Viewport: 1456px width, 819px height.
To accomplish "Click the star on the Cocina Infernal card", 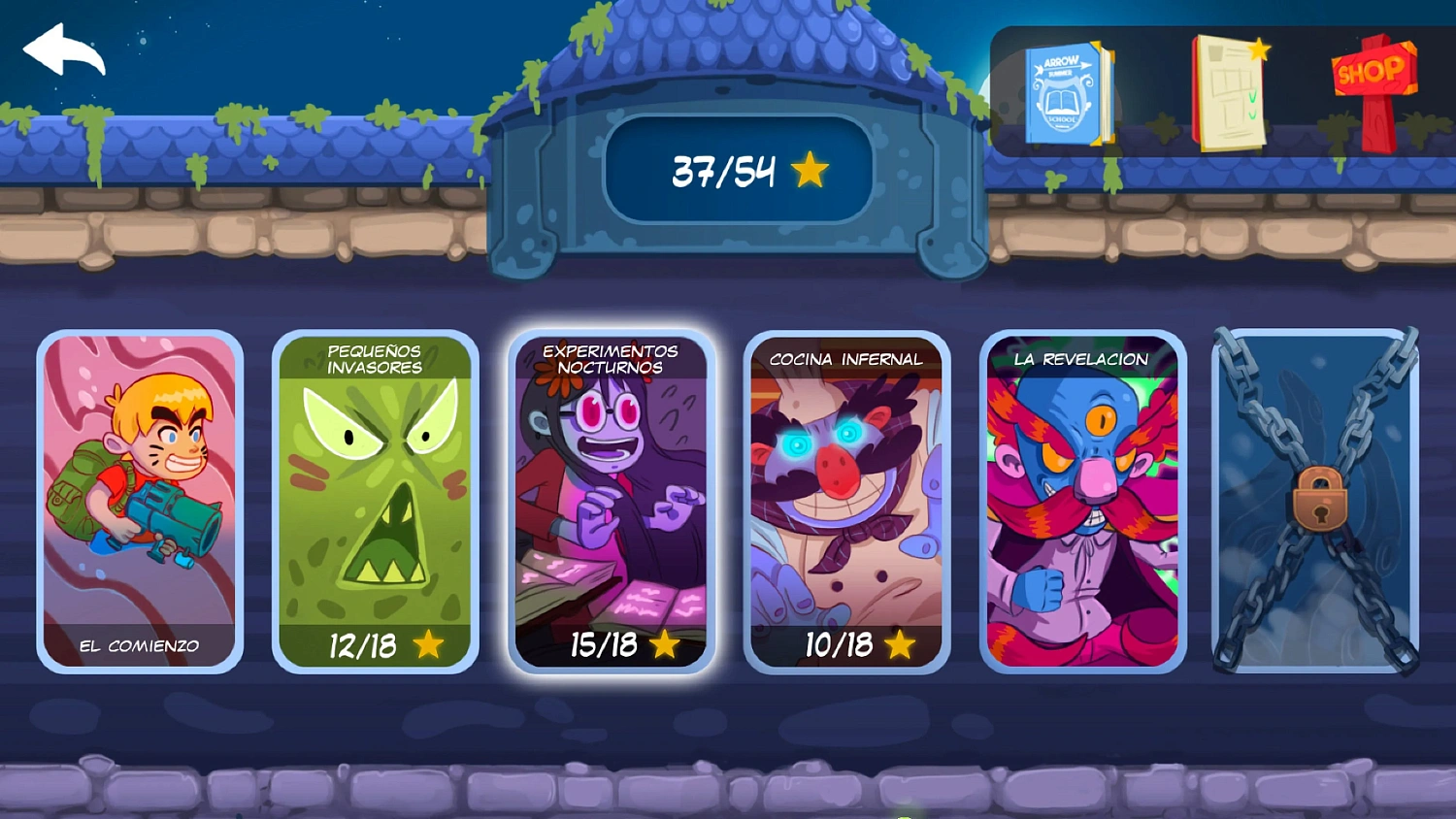I will coord(899,642).
